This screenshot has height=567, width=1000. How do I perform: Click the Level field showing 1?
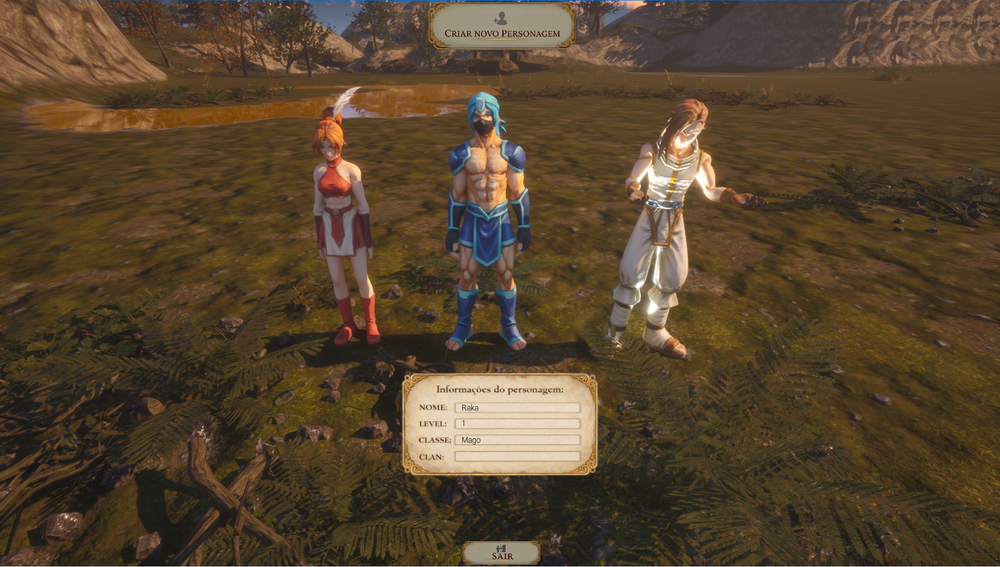coord(517,424)
